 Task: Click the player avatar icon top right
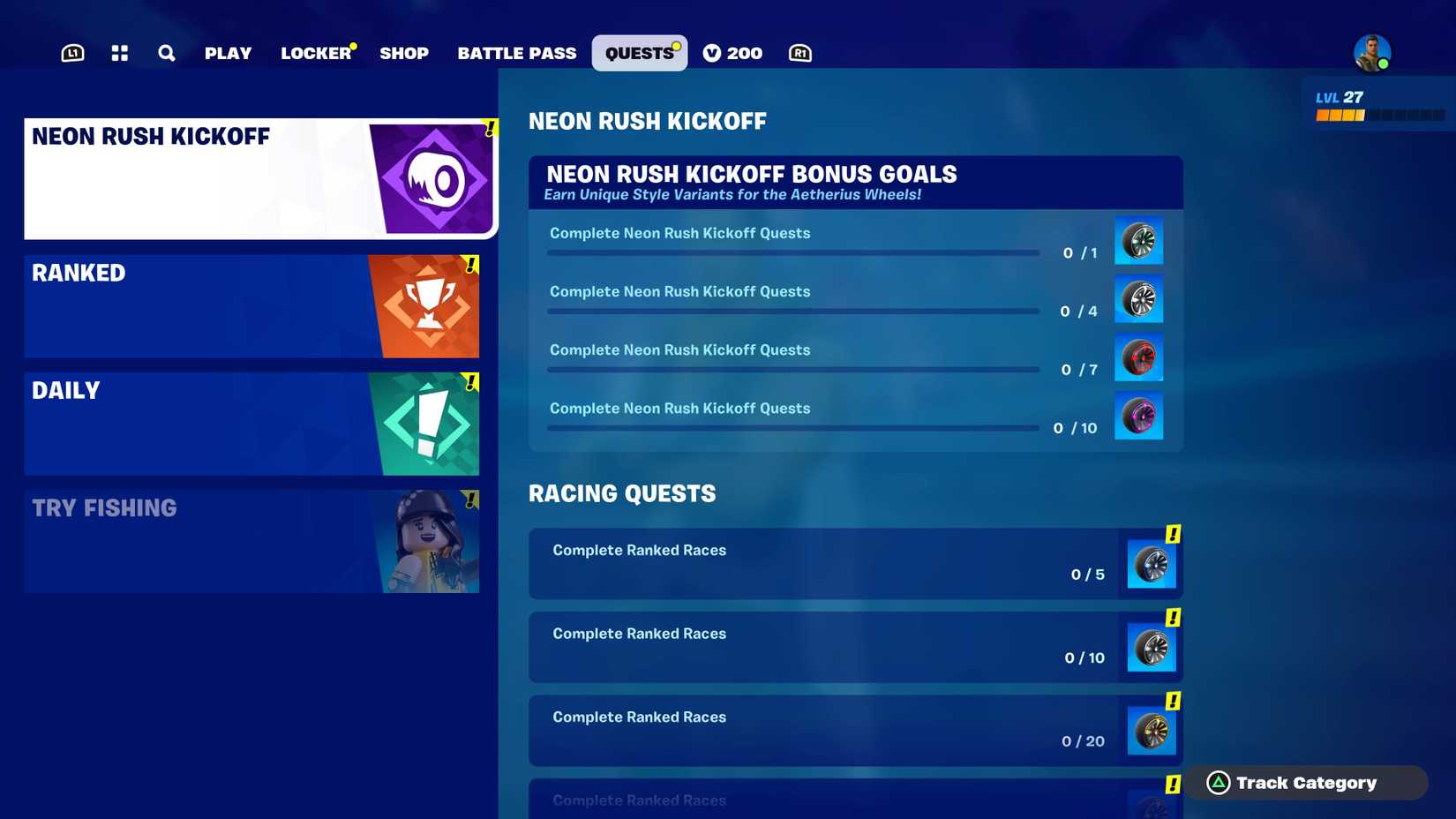click(x=1373, y=53)
